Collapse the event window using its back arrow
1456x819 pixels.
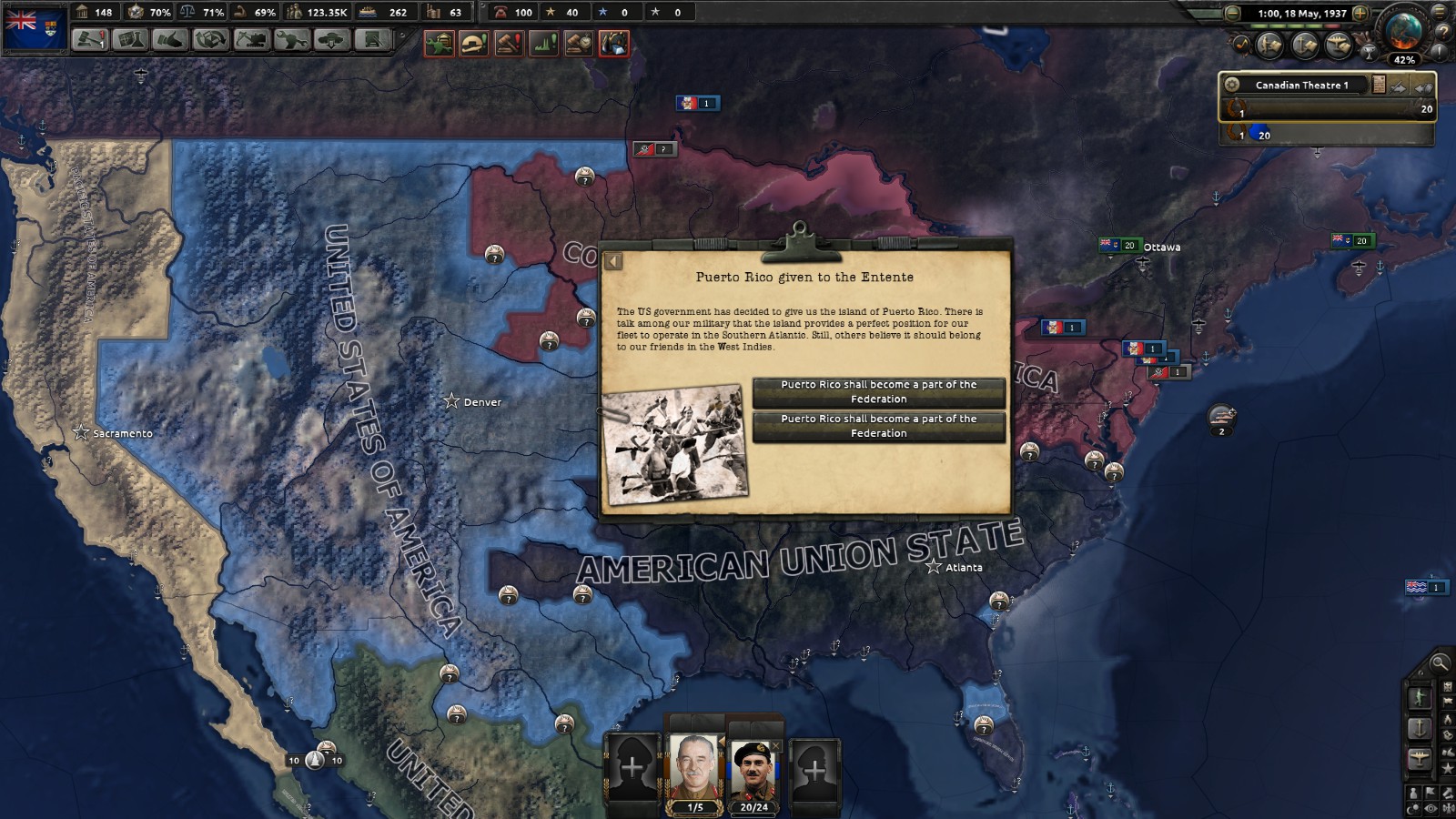pos(615,259)
